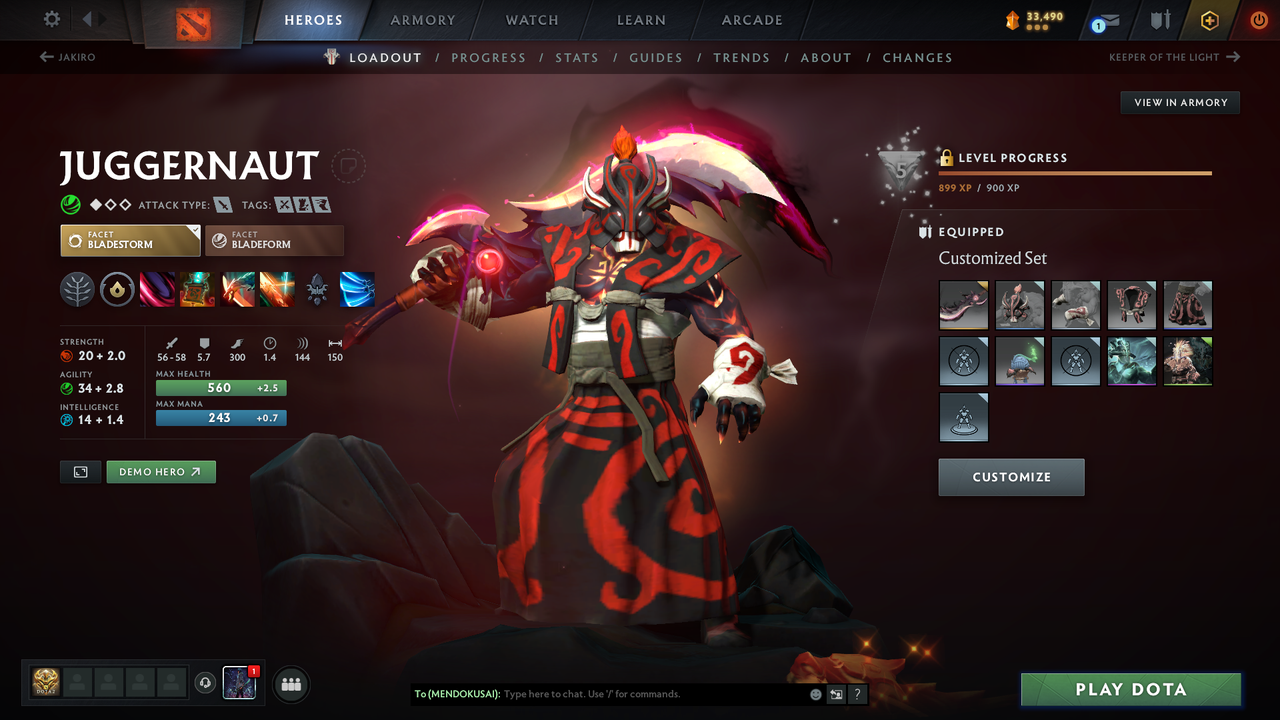Select the Bladestorm facet
This screenshot has width=1280, height=720.
pyautogui.click(x=130, y=240)
